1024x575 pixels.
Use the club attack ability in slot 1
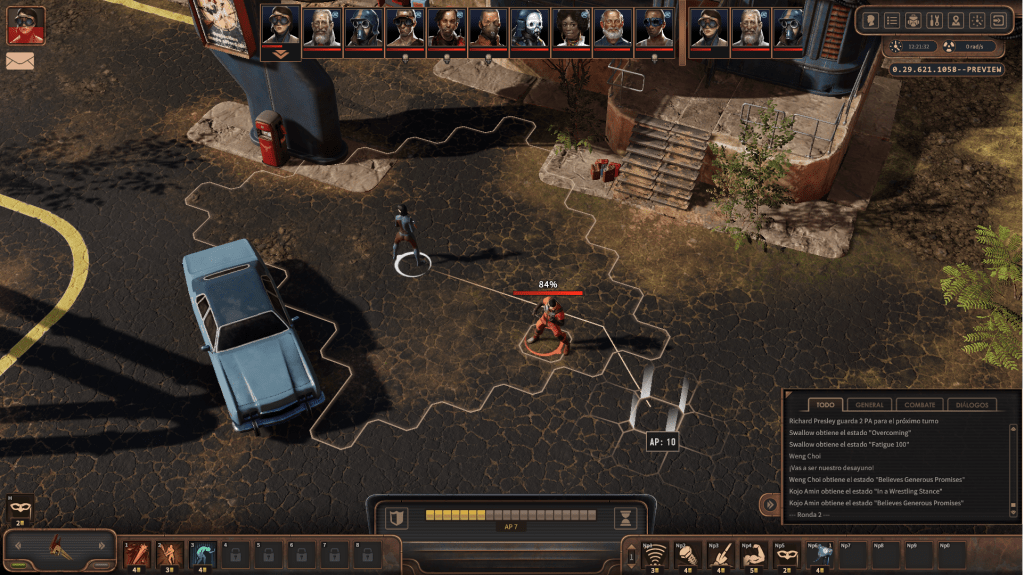(x=136, y=552)
